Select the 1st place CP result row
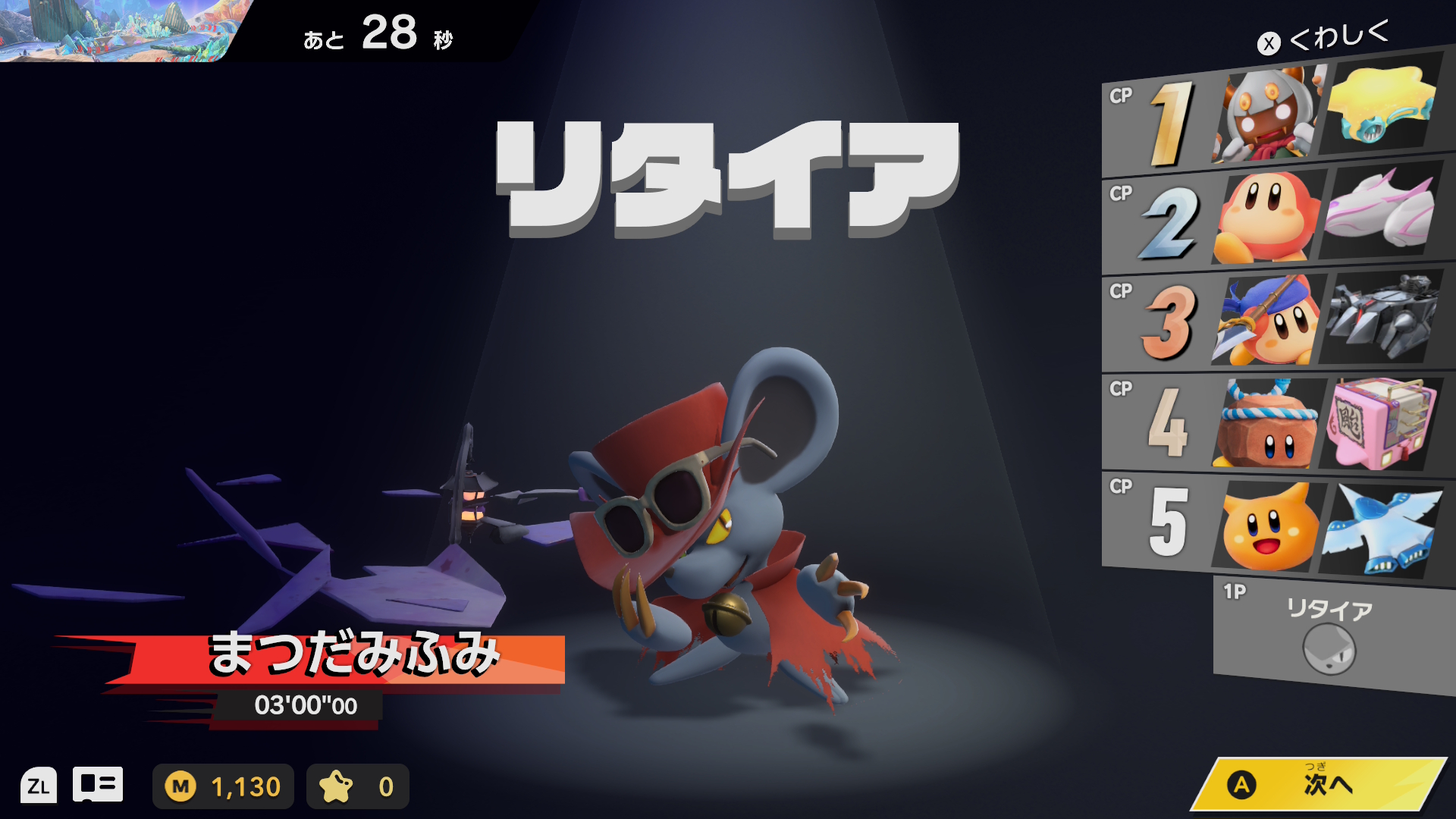 (x=1274, y=121)
